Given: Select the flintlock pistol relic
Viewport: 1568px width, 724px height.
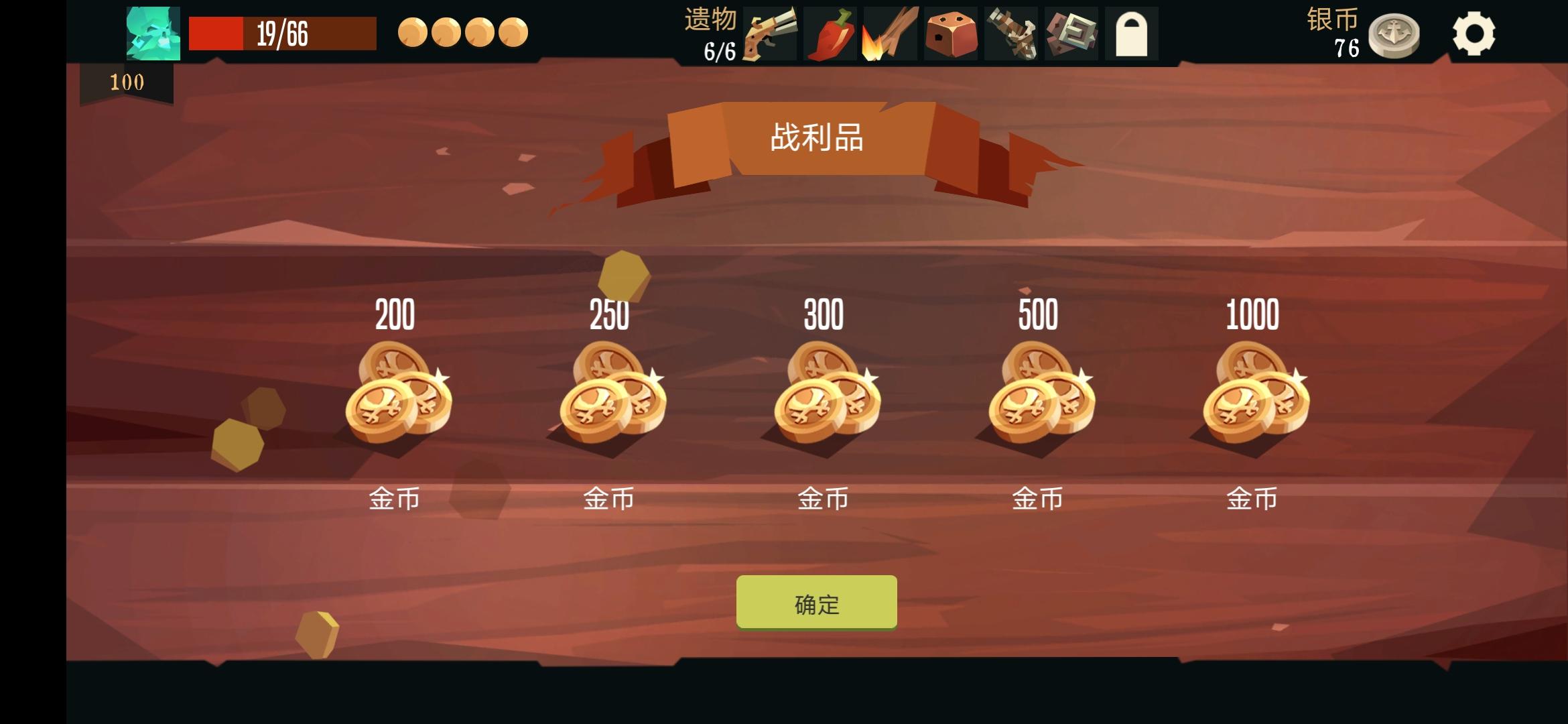Looking at the screenshot, I should (x=768, y=33).
